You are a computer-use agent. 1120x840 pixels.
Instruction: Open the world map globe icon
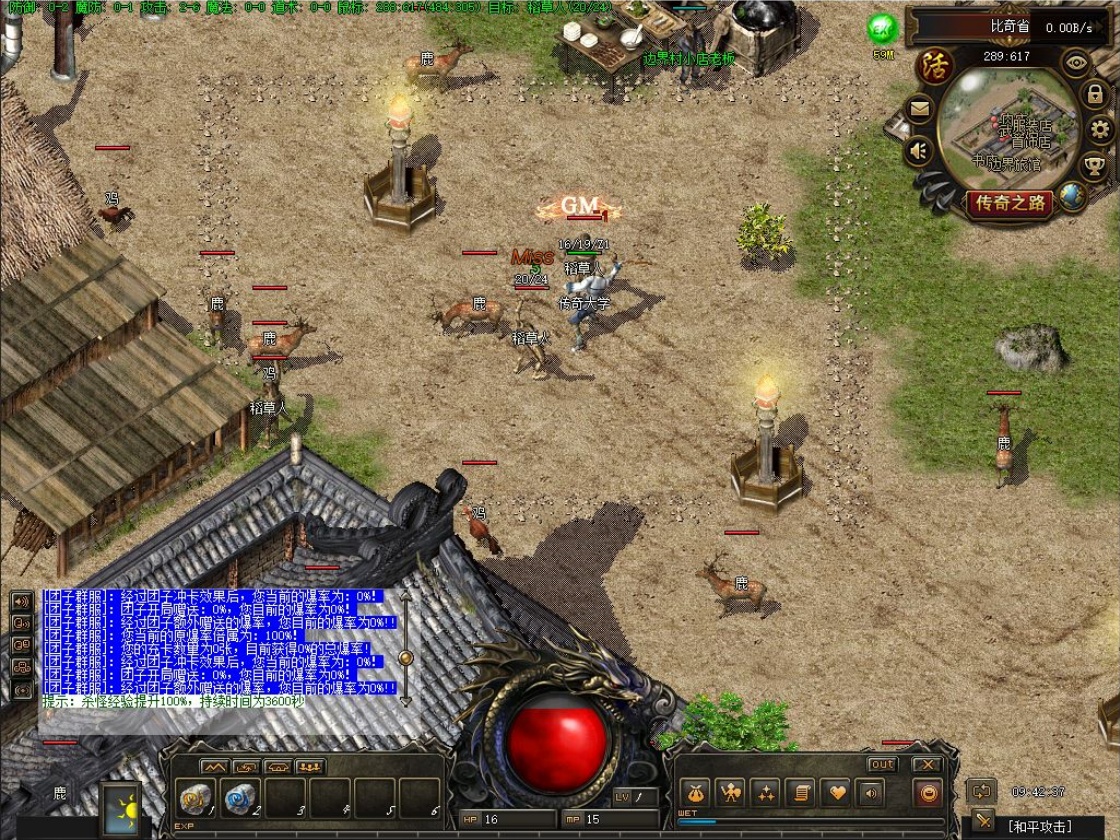(1072, 196)
